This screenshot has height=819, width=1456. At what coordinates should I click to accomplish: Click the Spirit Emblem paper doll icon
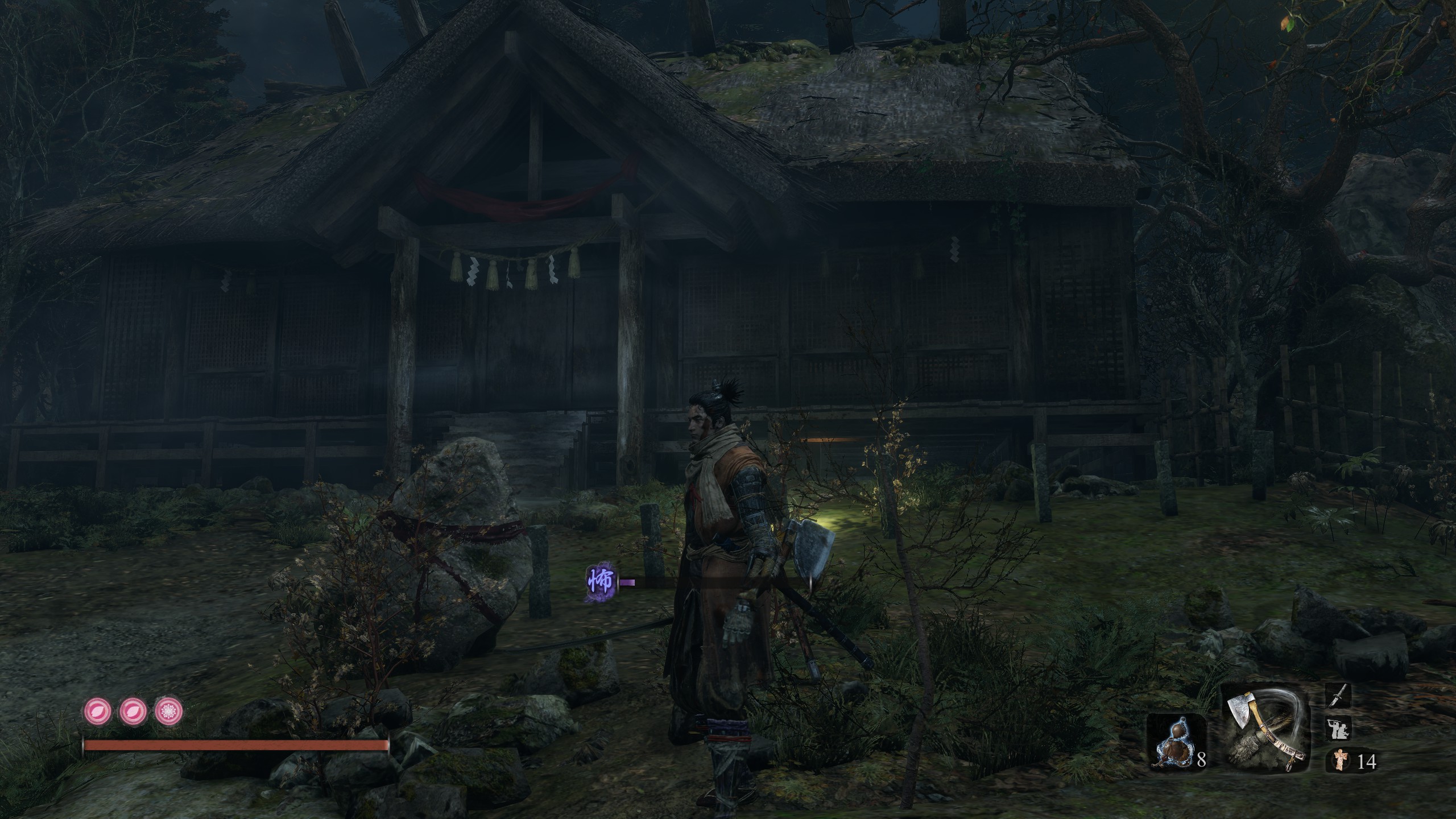pyautogui.click(x=1340, y=760)
